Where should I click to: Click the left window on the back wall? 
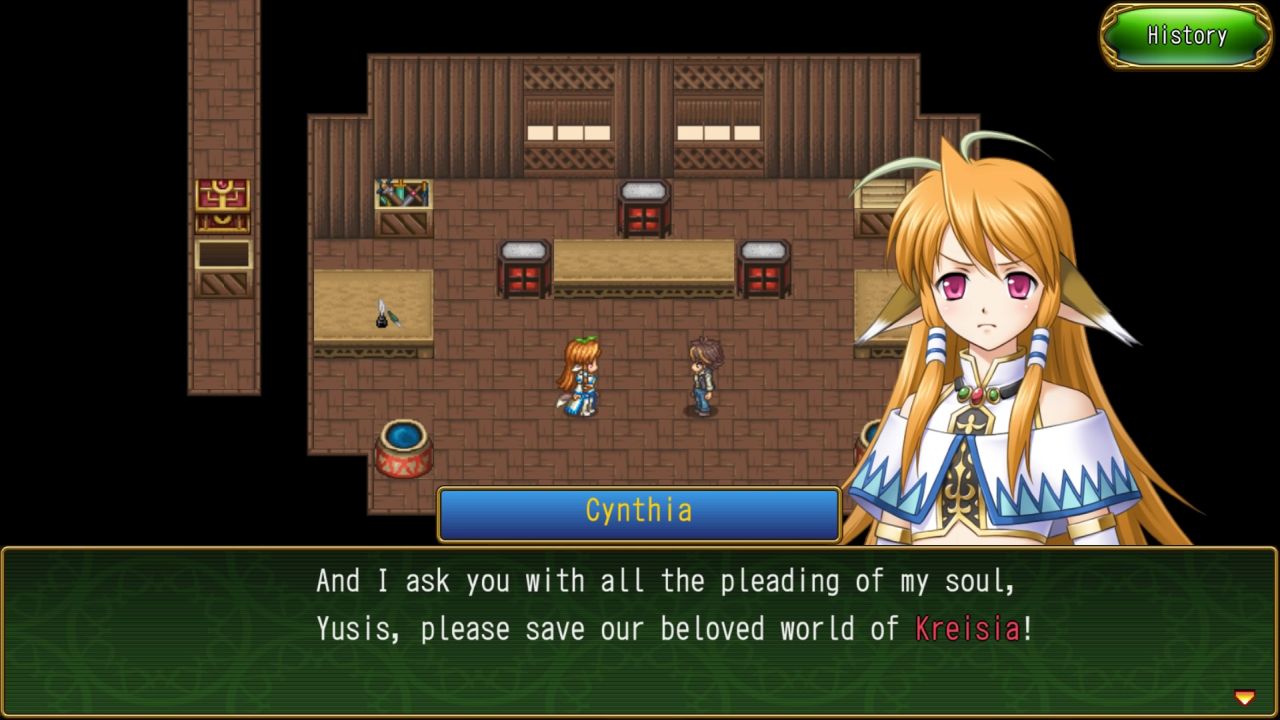pyautogui.click(x=571, y=127)
